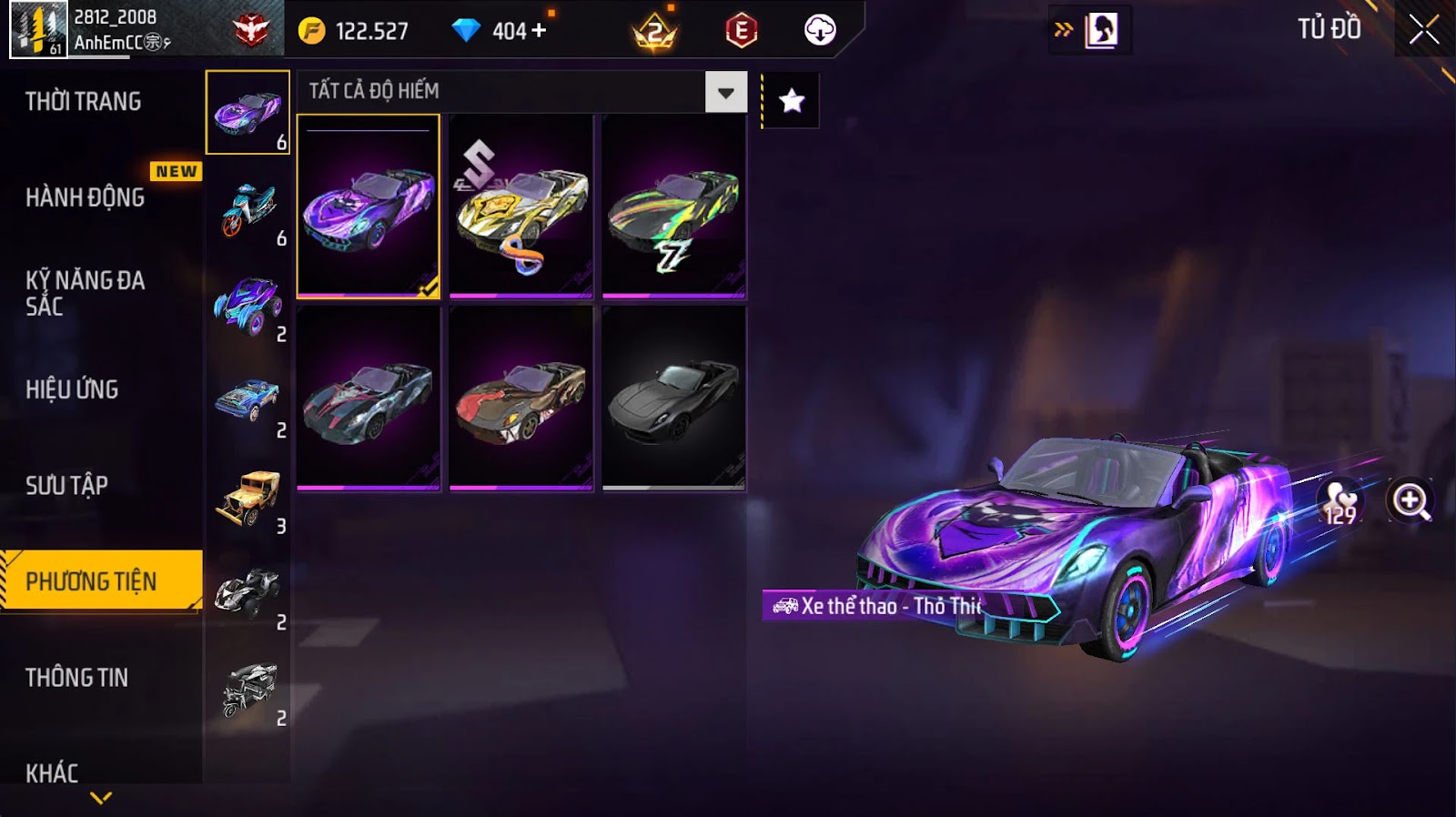This screenshot has height=817, width=1456.
Task: Switch to the Hành Động tab
Action: pos(85,197)
